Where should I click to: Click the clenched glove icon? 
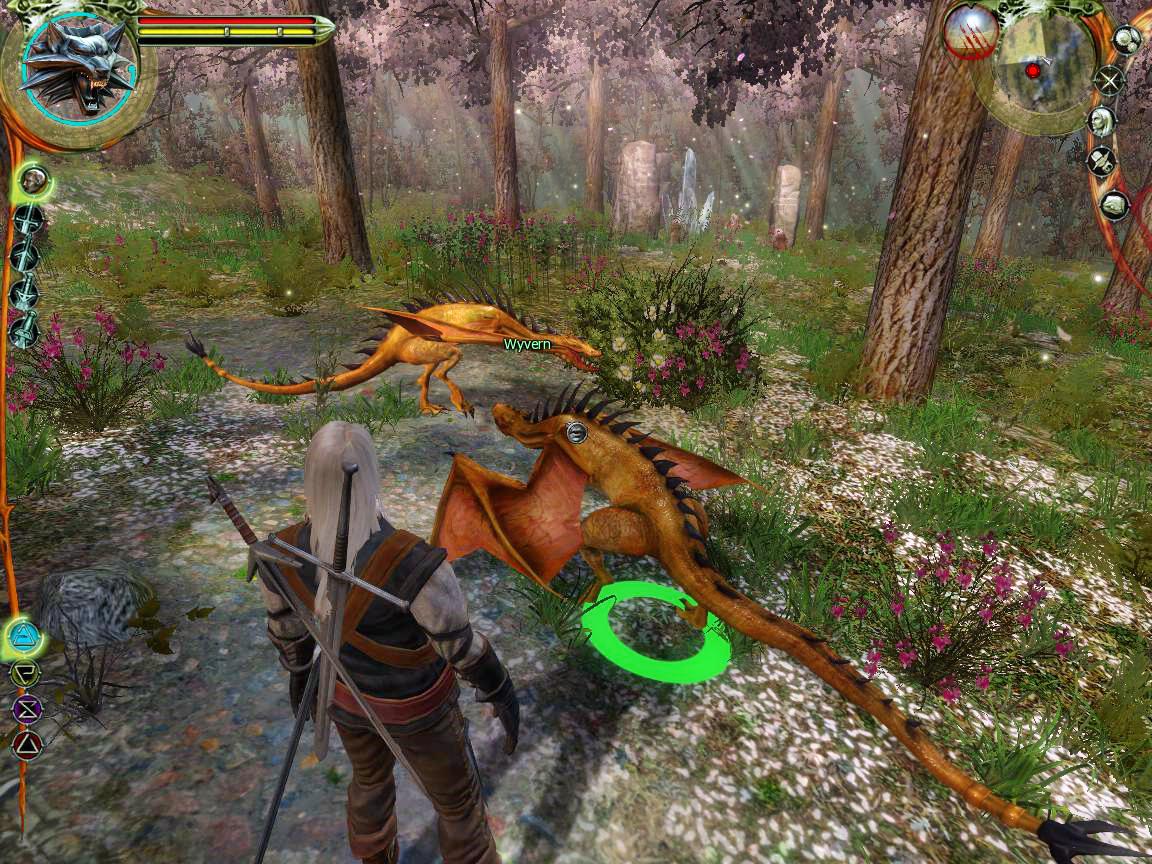(1114, 205)
